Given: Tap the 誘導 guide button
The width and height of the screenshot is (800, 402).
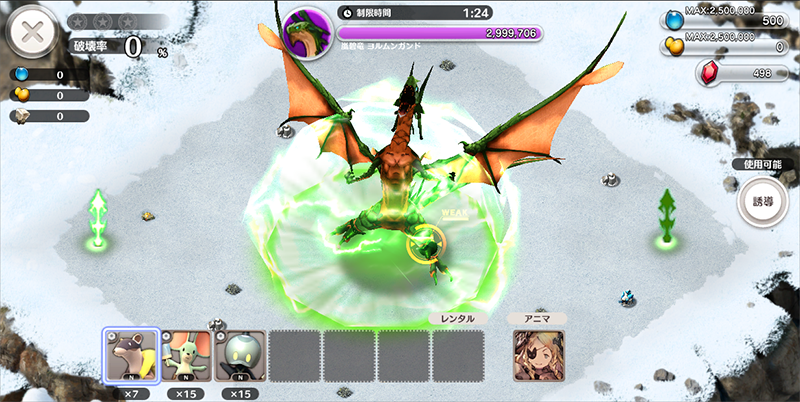Looking at the screenshot, I should [x=762, y=201].
